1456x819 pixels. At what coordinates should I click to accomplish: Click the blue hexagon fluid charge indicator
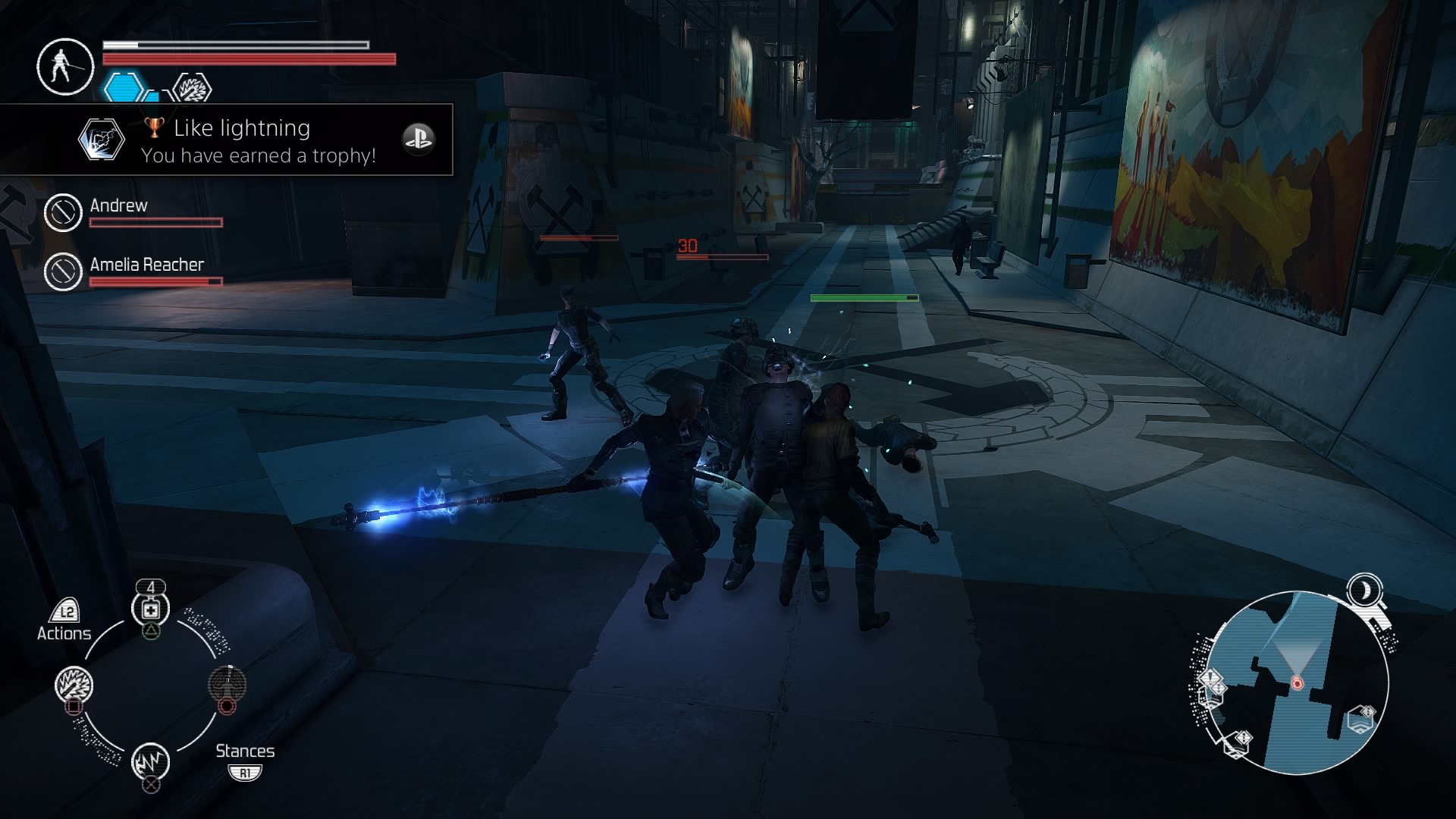tap(124, 87)
